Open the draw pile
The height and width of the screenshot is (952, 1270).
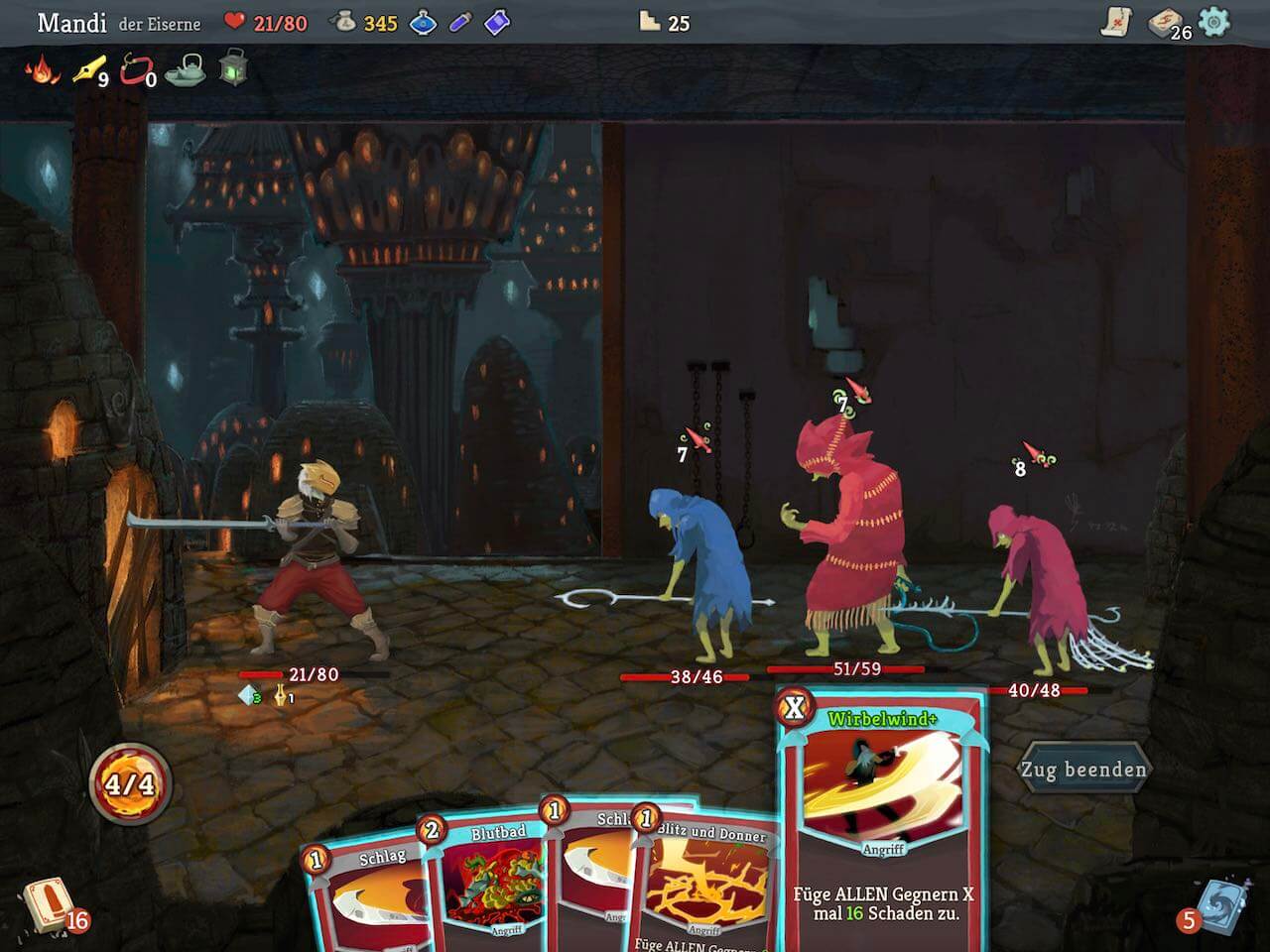(x=48, y=904)
